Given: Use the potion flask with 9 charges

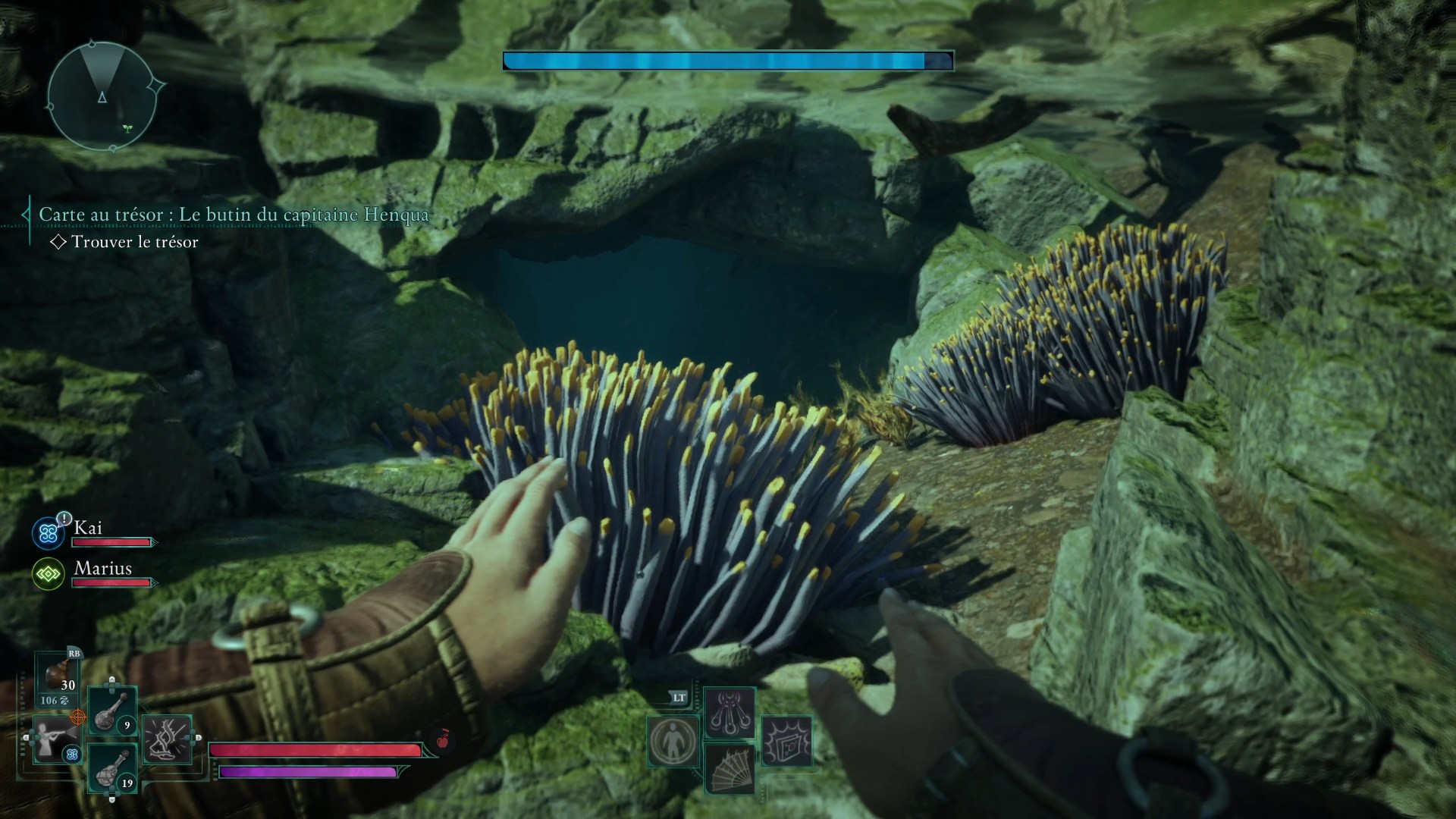Looking at the screenshot, I should tap(112, 711).
